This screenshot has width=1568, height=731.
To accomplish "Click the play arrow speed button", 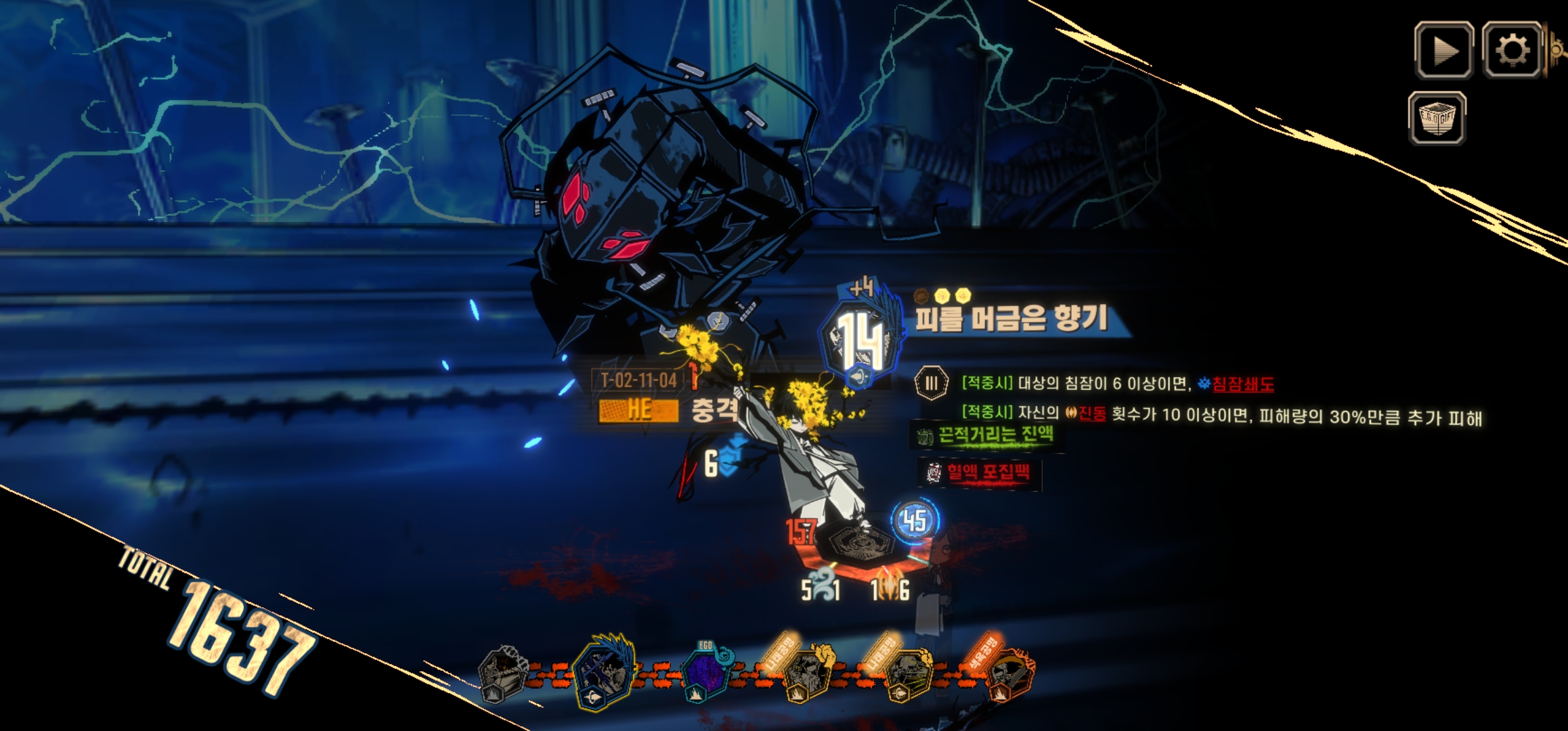I will (x=1443, y=51).
